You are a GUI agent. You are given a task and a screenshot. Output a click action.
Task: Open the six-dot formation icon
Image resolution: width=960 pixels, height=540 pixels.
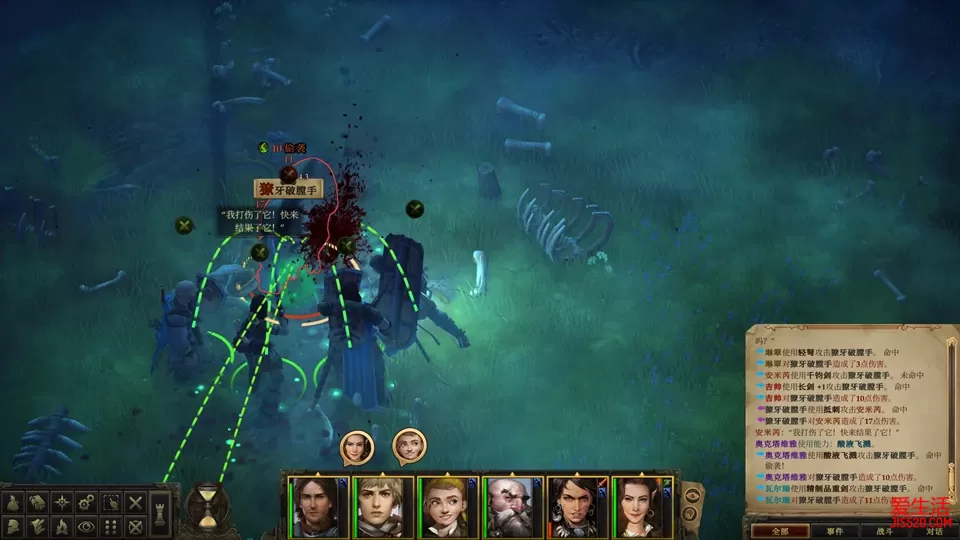point(111,526)
